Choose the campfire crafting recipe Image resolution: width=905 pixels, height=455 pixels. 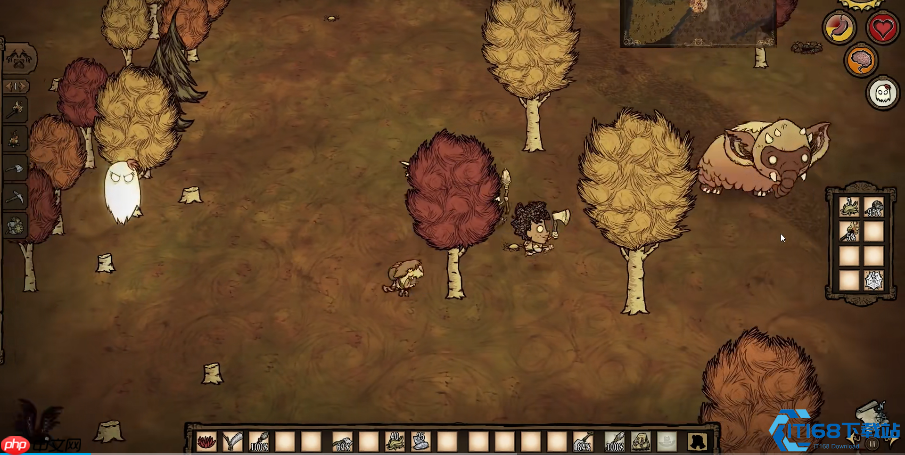tap(16, 139)
